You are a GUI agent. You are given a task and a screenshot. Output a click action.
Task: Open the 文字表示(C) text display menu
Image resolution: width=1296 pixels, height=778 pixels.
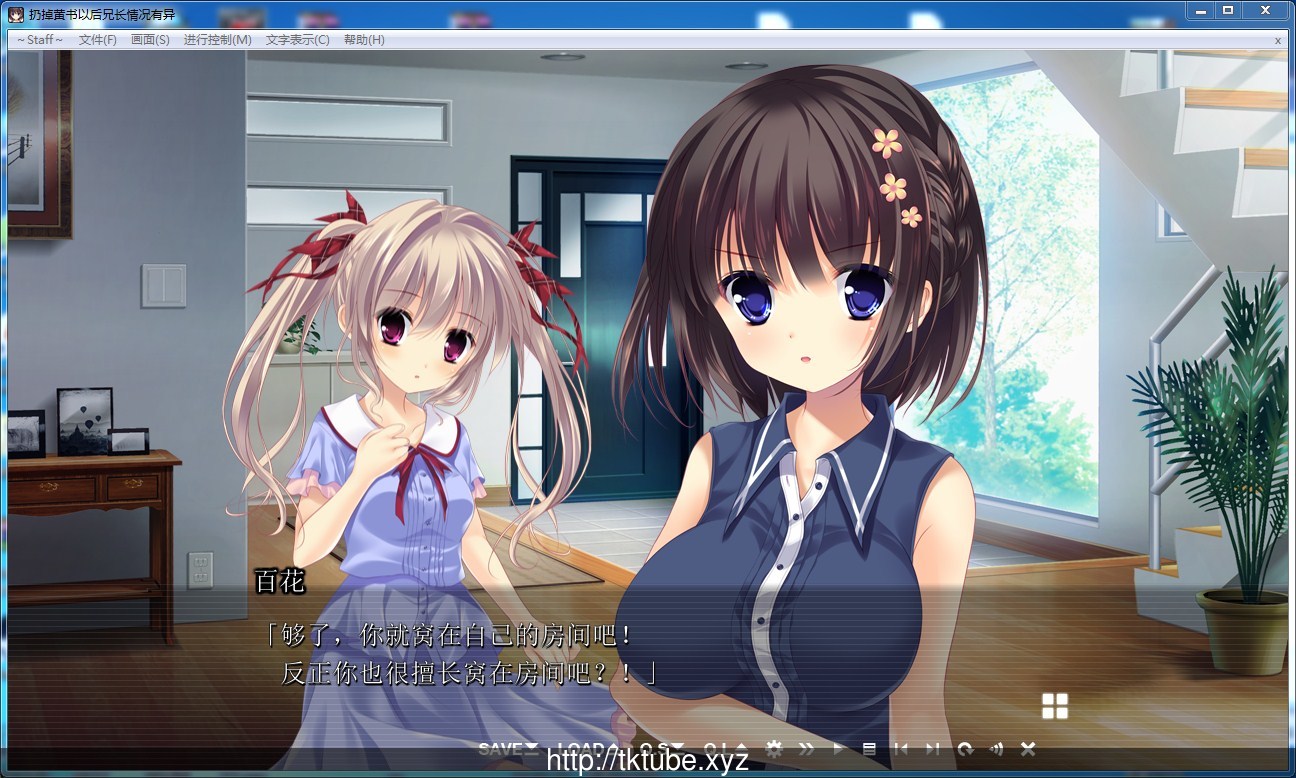[297, 40]
